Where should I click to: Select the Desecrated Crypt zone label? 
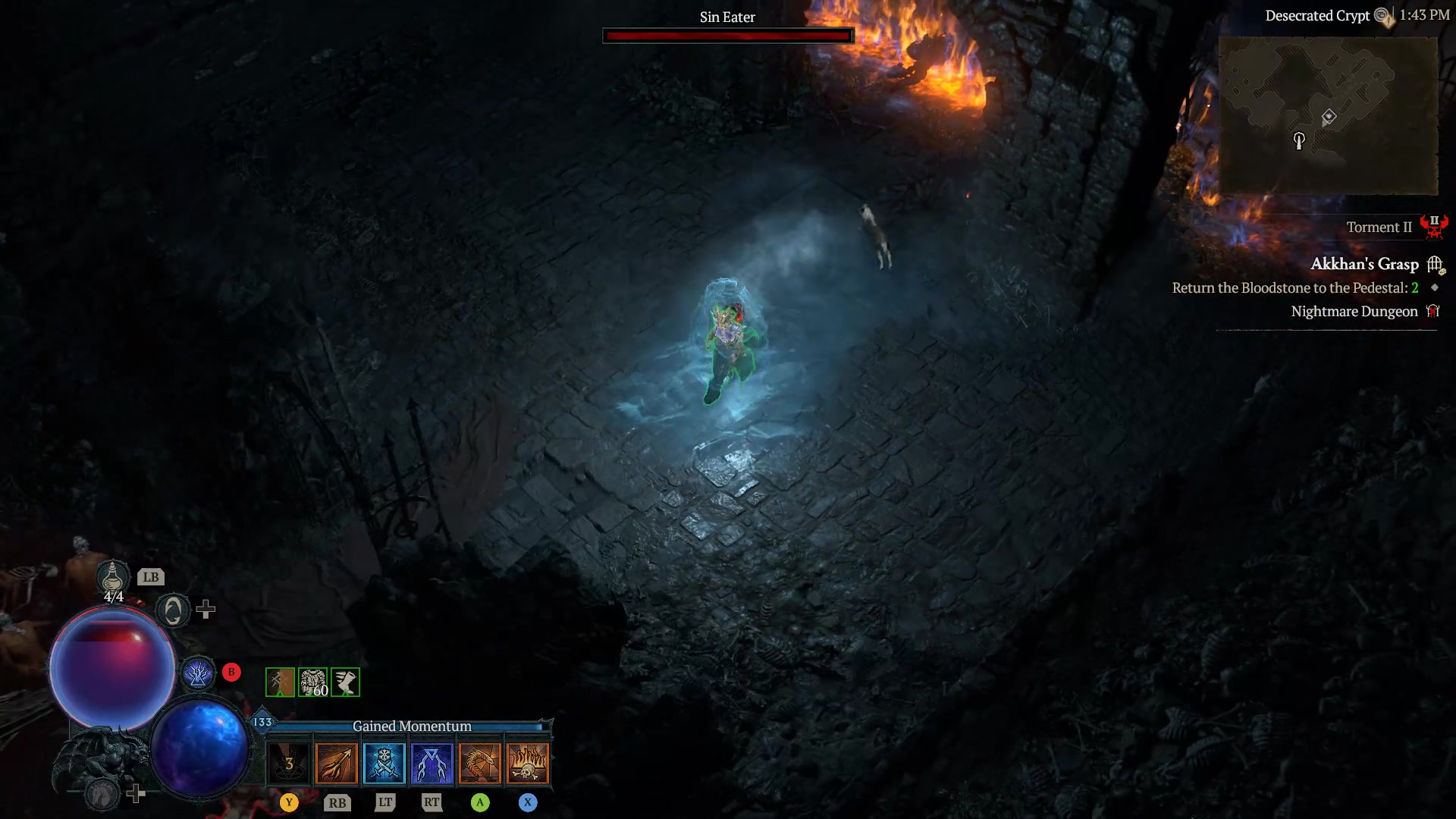pos(1317,15)
